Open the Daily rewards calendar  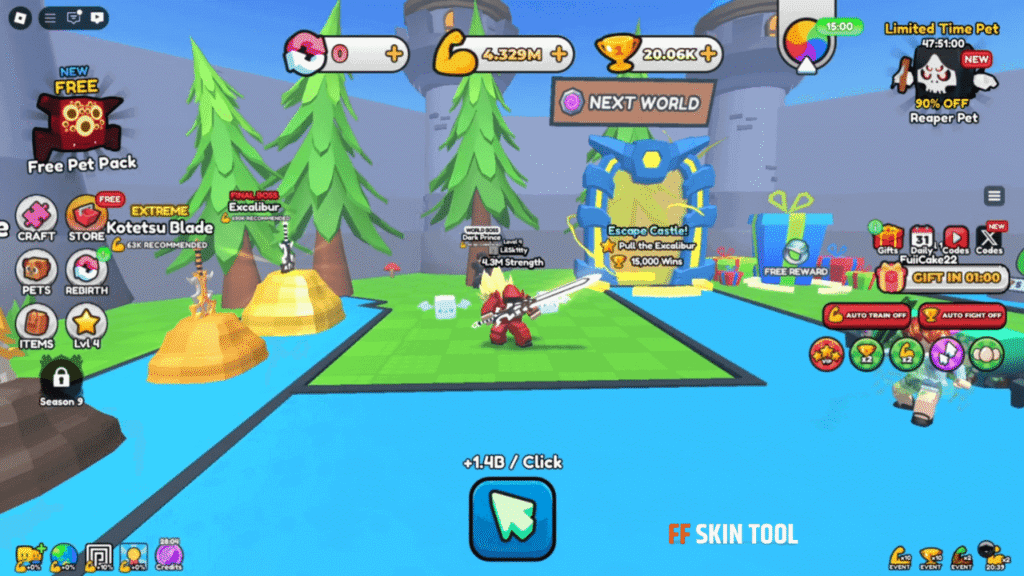922,238
